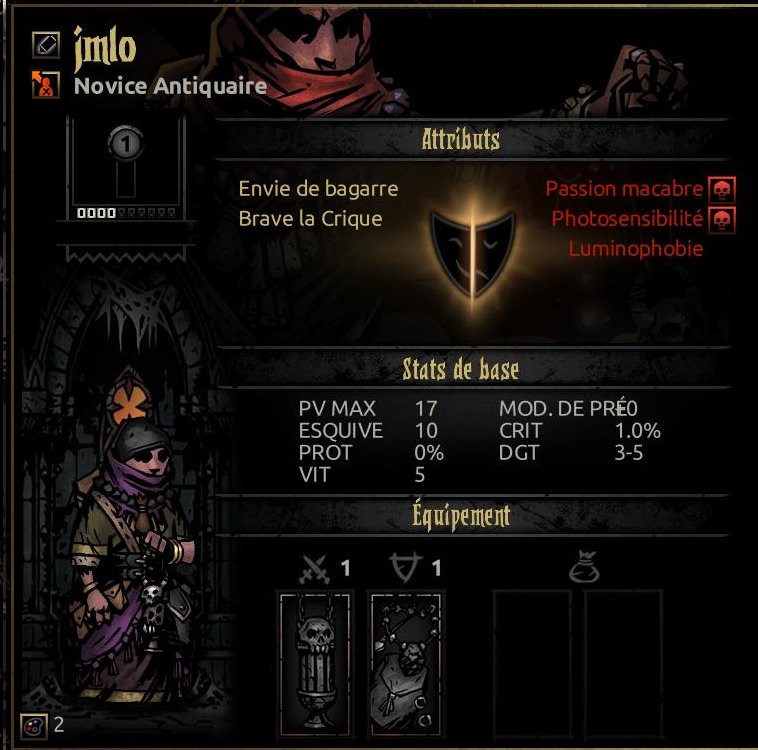Select the Brave la Crique quirk
The image size is (758, 750).
(310, 218)
